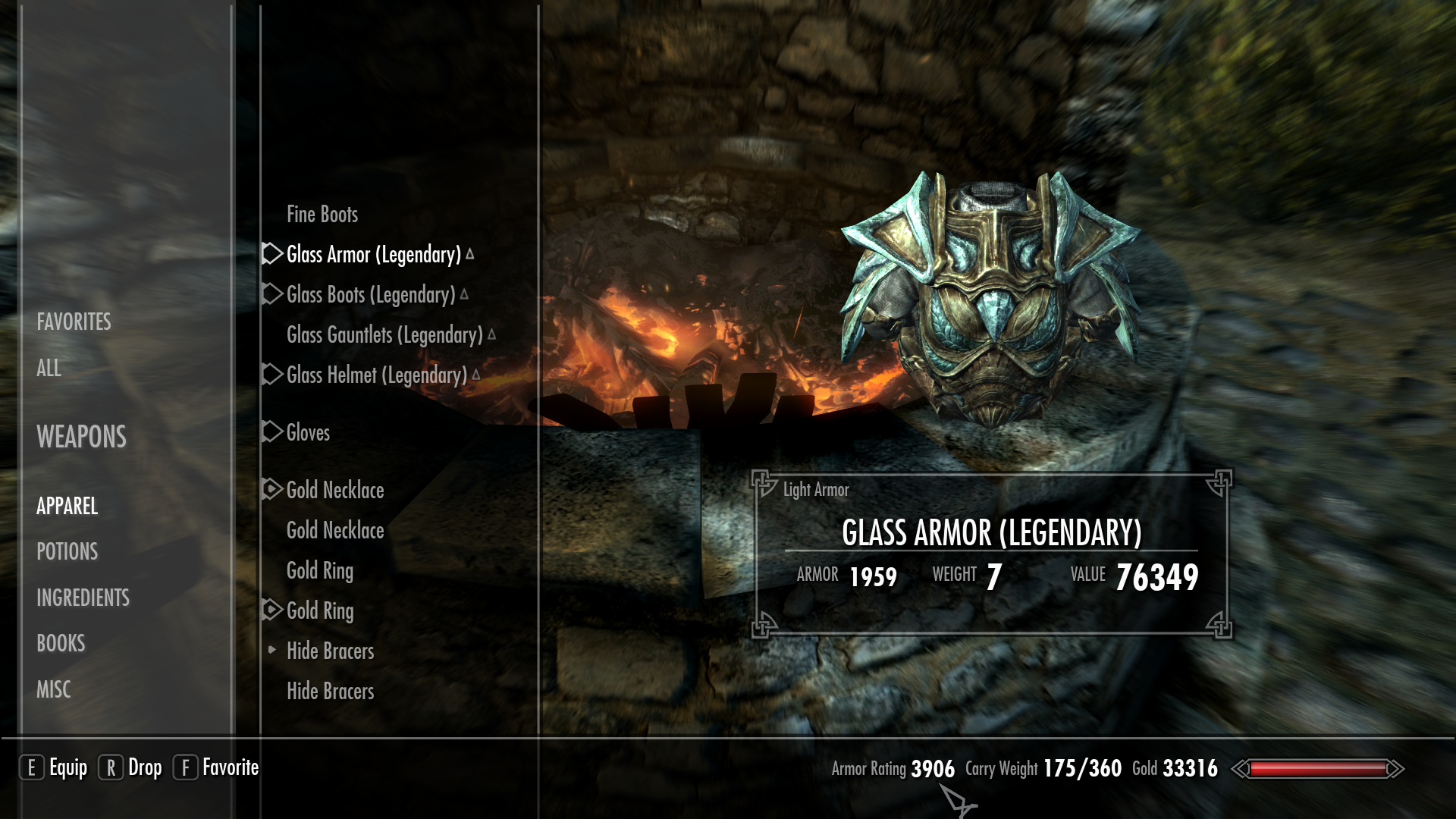This screenshot has width=1456, height=819.
Task: Open the Misc category
Action: pyautogui.click(x=53, y=690)
